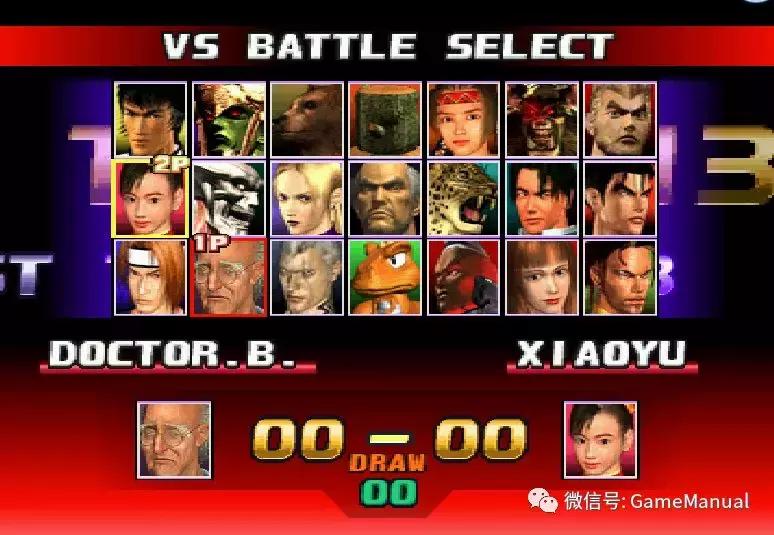Choose Yoshimitsu's green masked portrait
This screenshot has height=535, width=774.
click(x=229, y=120)
